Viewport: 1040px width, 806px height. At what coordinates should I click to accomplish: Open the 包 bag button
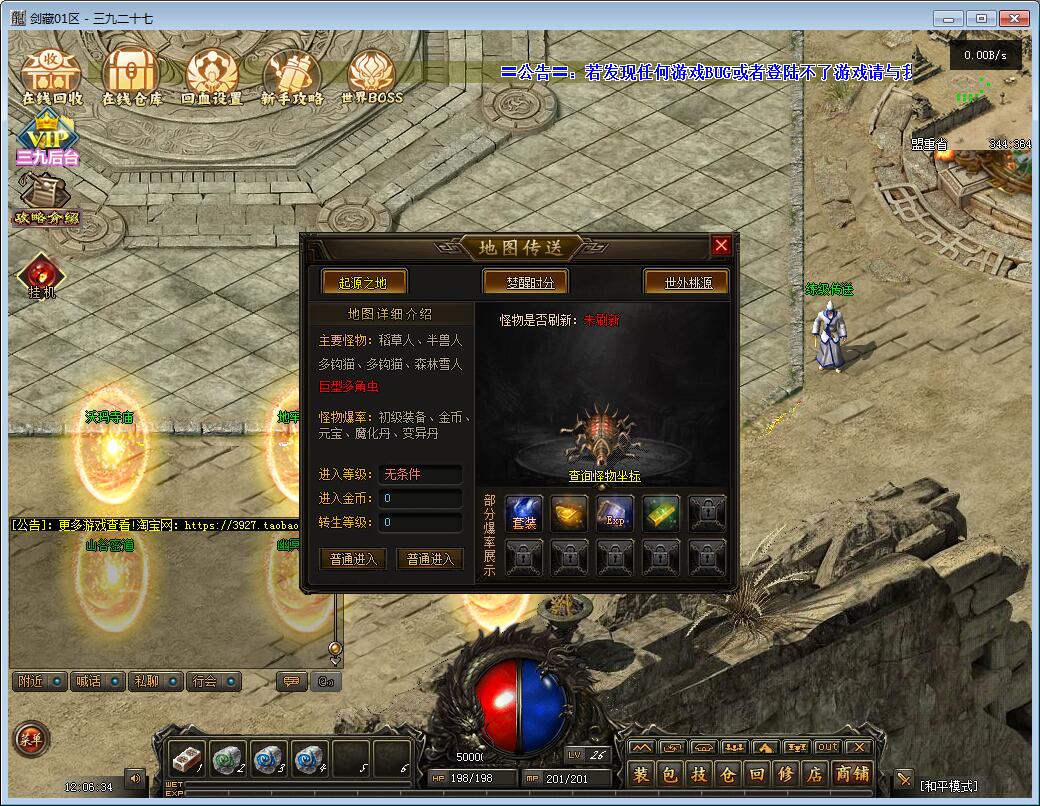point(670,773)
